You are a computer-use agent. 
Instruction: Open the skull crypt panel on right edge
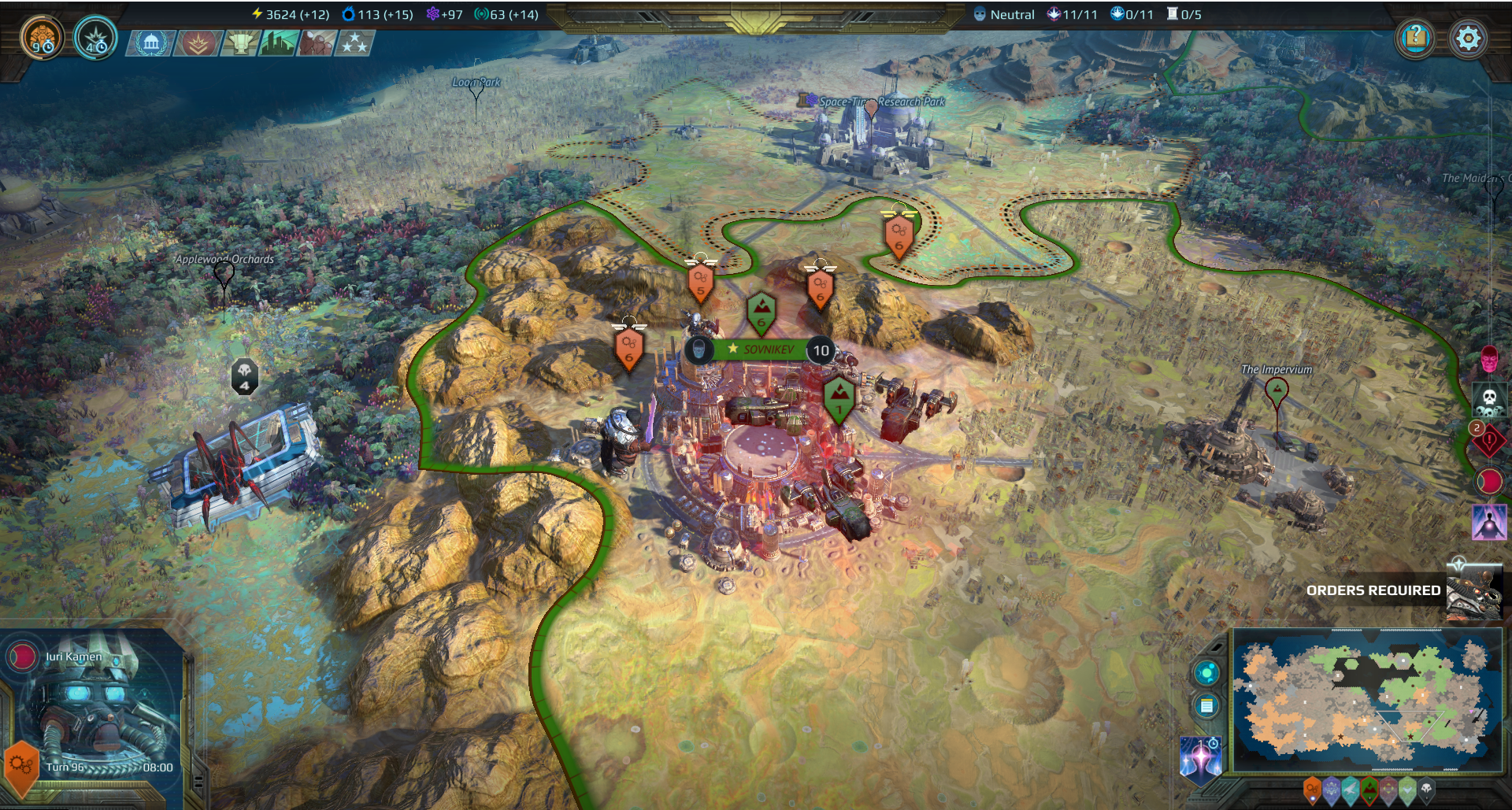[x=1492, y=399]
